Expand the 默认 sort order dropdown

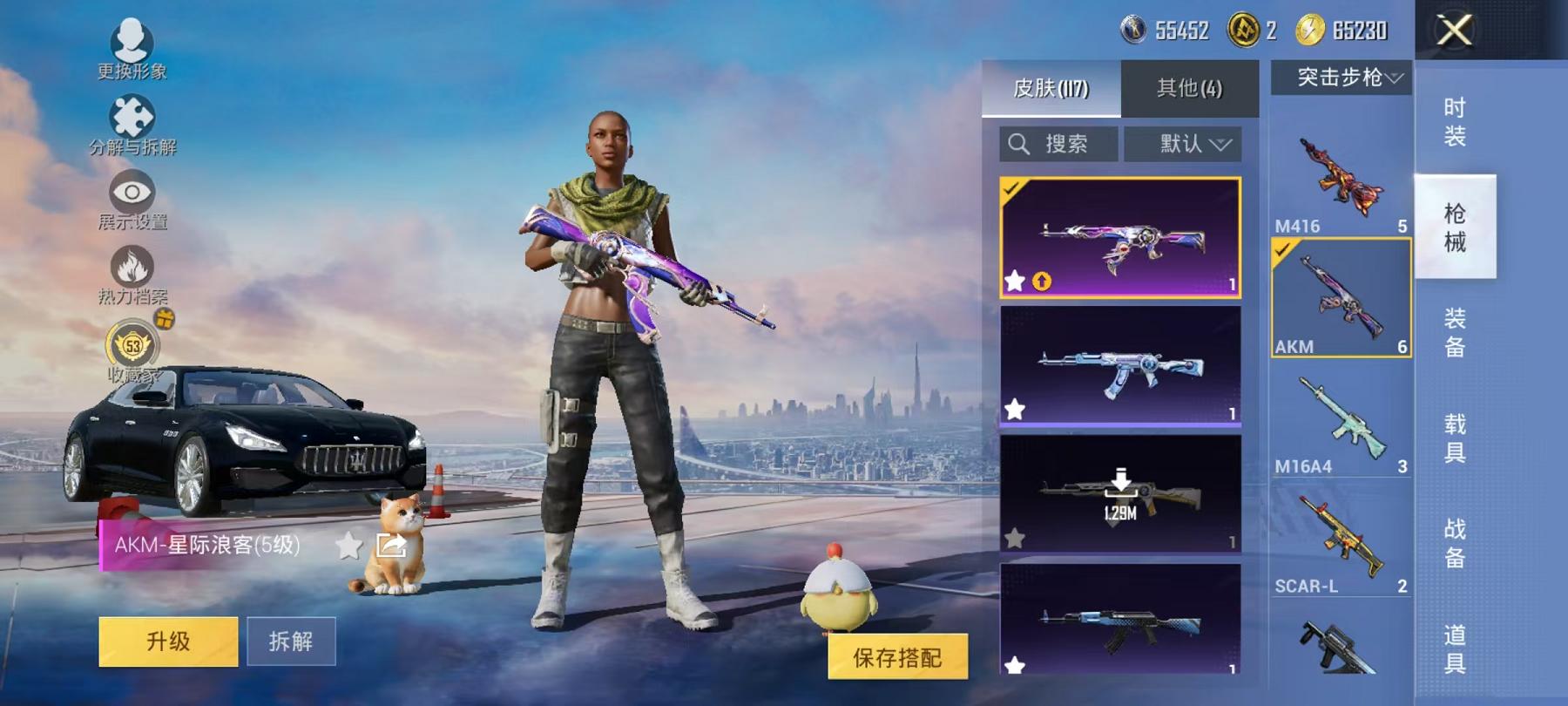click(1183, 144)
